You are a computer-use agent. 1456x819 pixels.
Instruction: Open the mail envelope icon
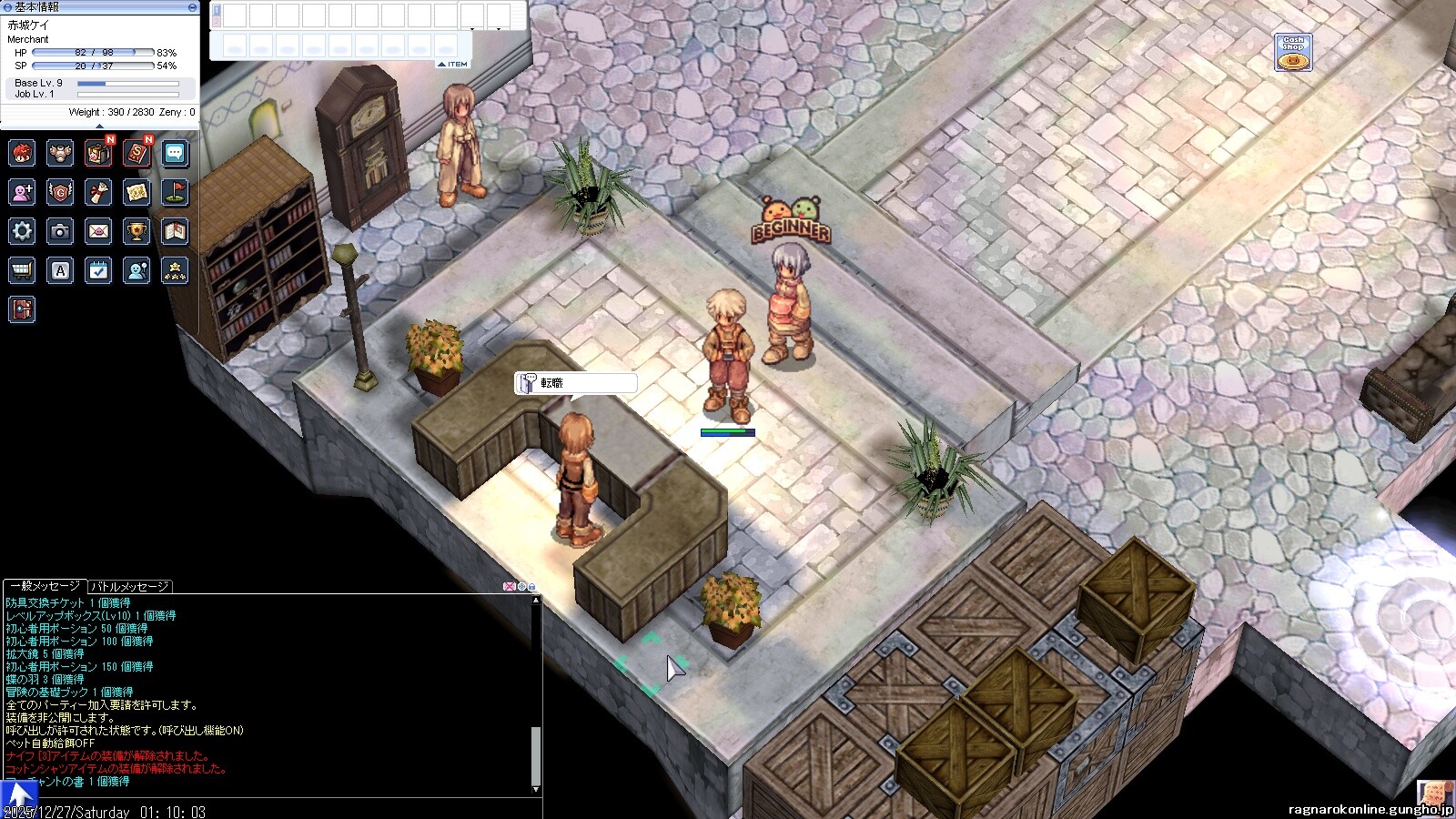tap(98, 231)
